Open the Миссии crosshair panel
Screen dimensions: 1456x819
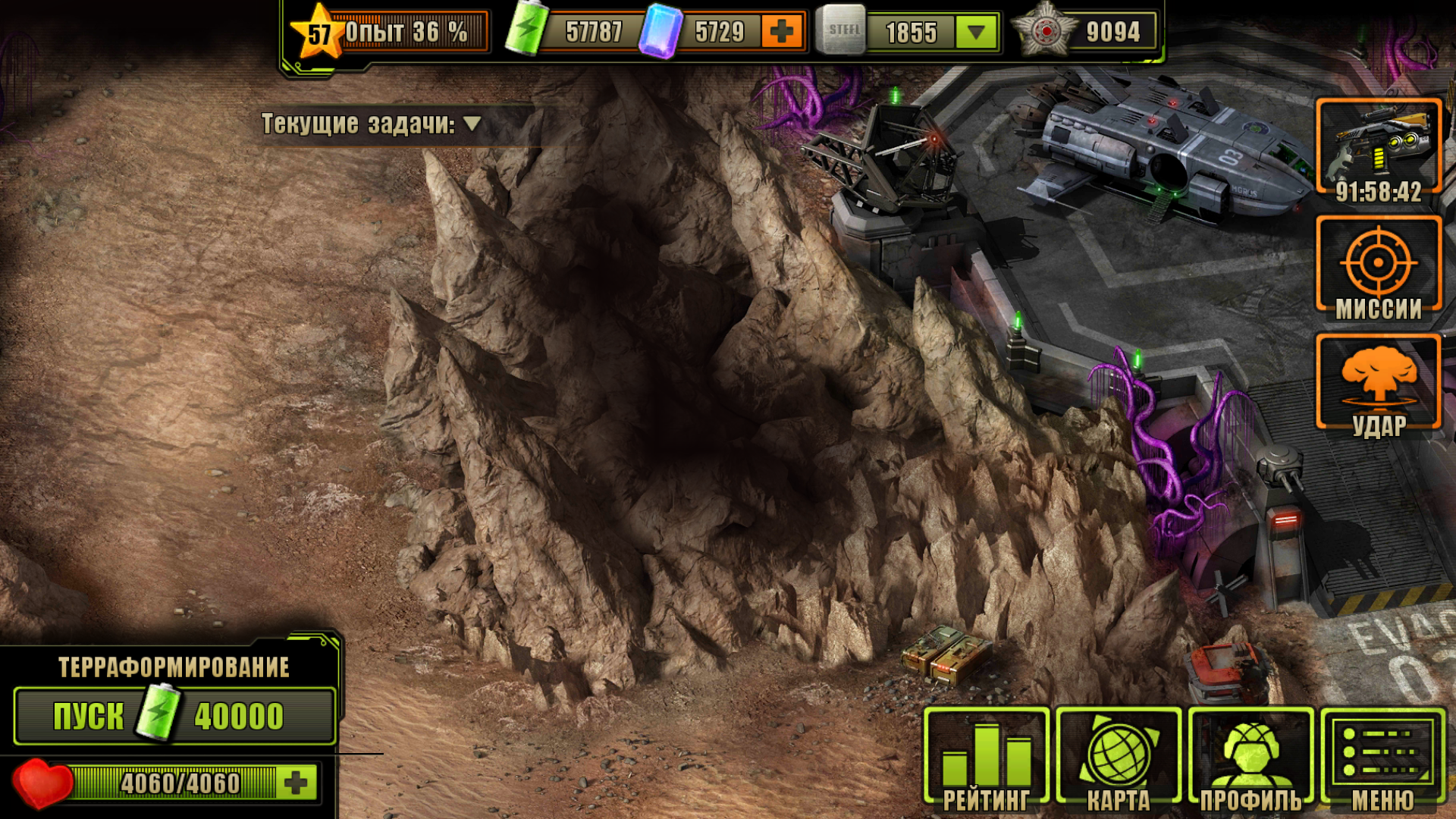[1379, 267]
